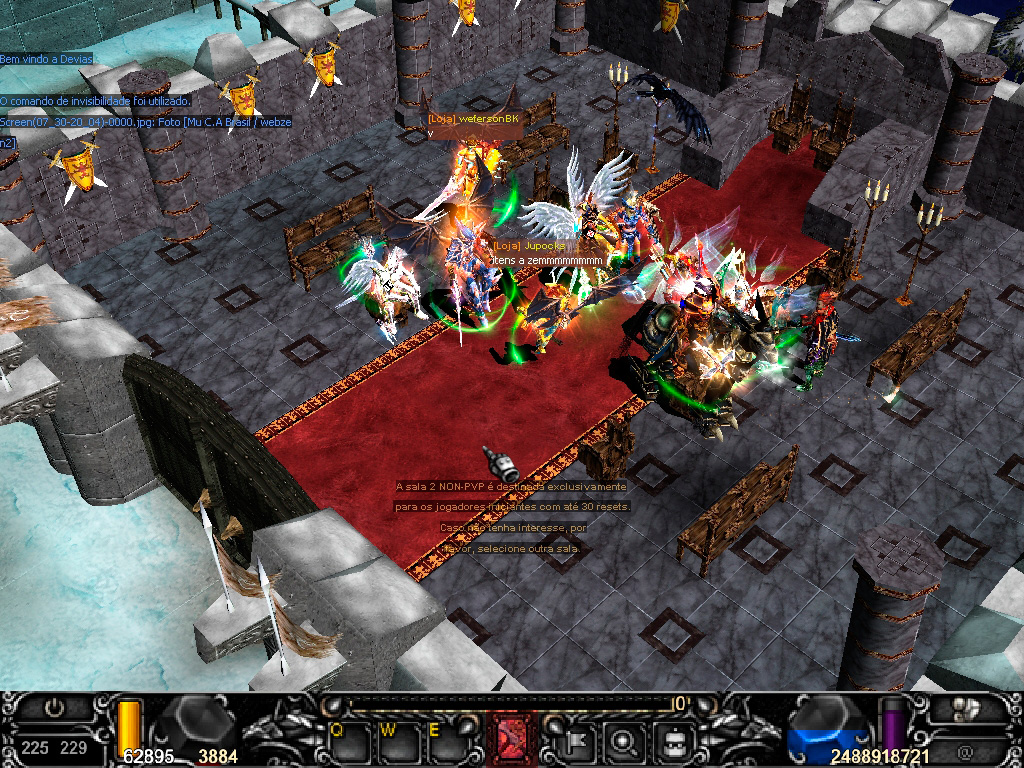This screenshot has height=768, width=1024.
Task: Open the flag menu button
Action: (579, 742)
